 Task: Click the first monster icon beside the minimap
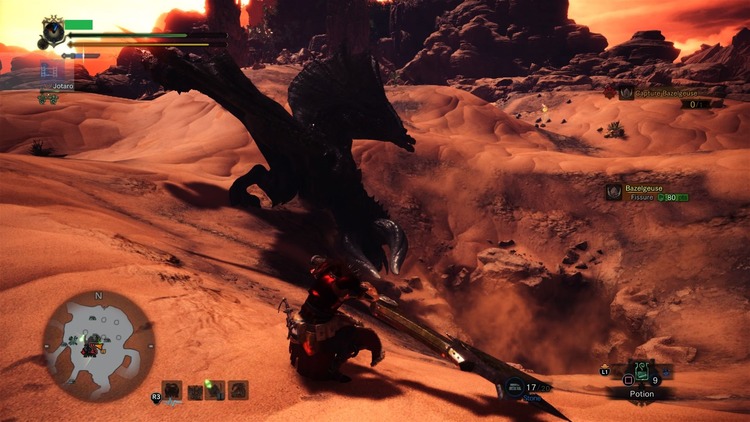(172, 390)
